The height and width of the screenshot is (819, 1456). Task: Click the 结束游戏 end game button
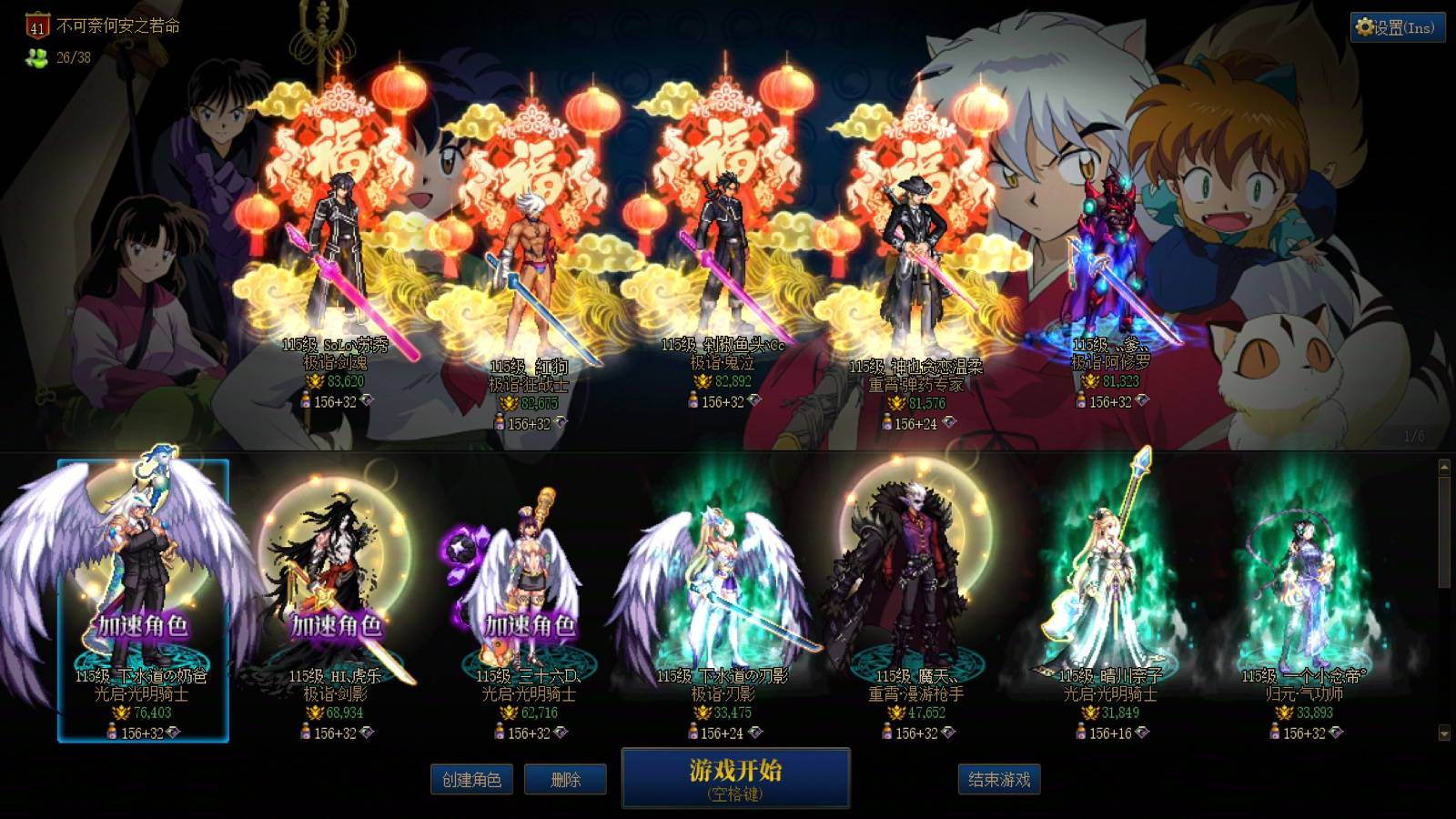(x=999, y=780)
